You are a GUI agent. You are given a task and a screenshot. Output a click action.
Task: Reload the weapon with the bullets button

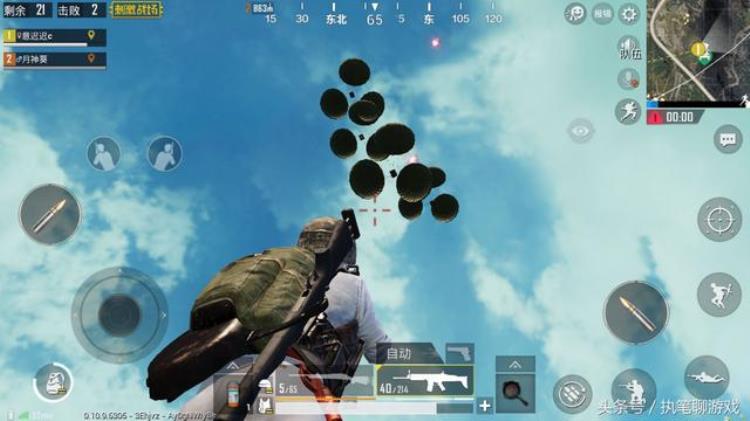(x=572, y=394)
